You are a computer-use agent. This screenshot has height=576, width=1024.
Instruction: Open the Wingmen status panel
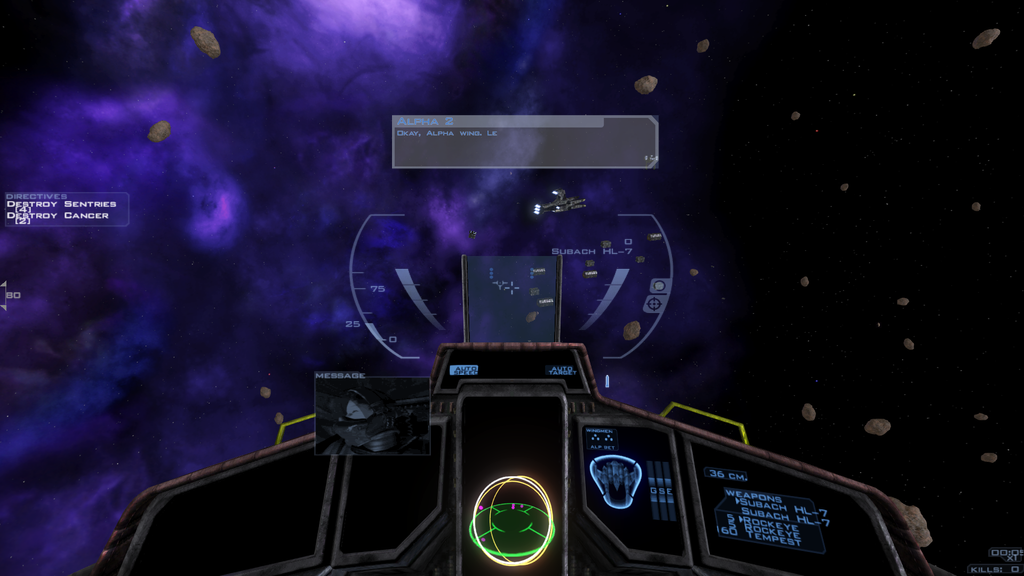601,437
